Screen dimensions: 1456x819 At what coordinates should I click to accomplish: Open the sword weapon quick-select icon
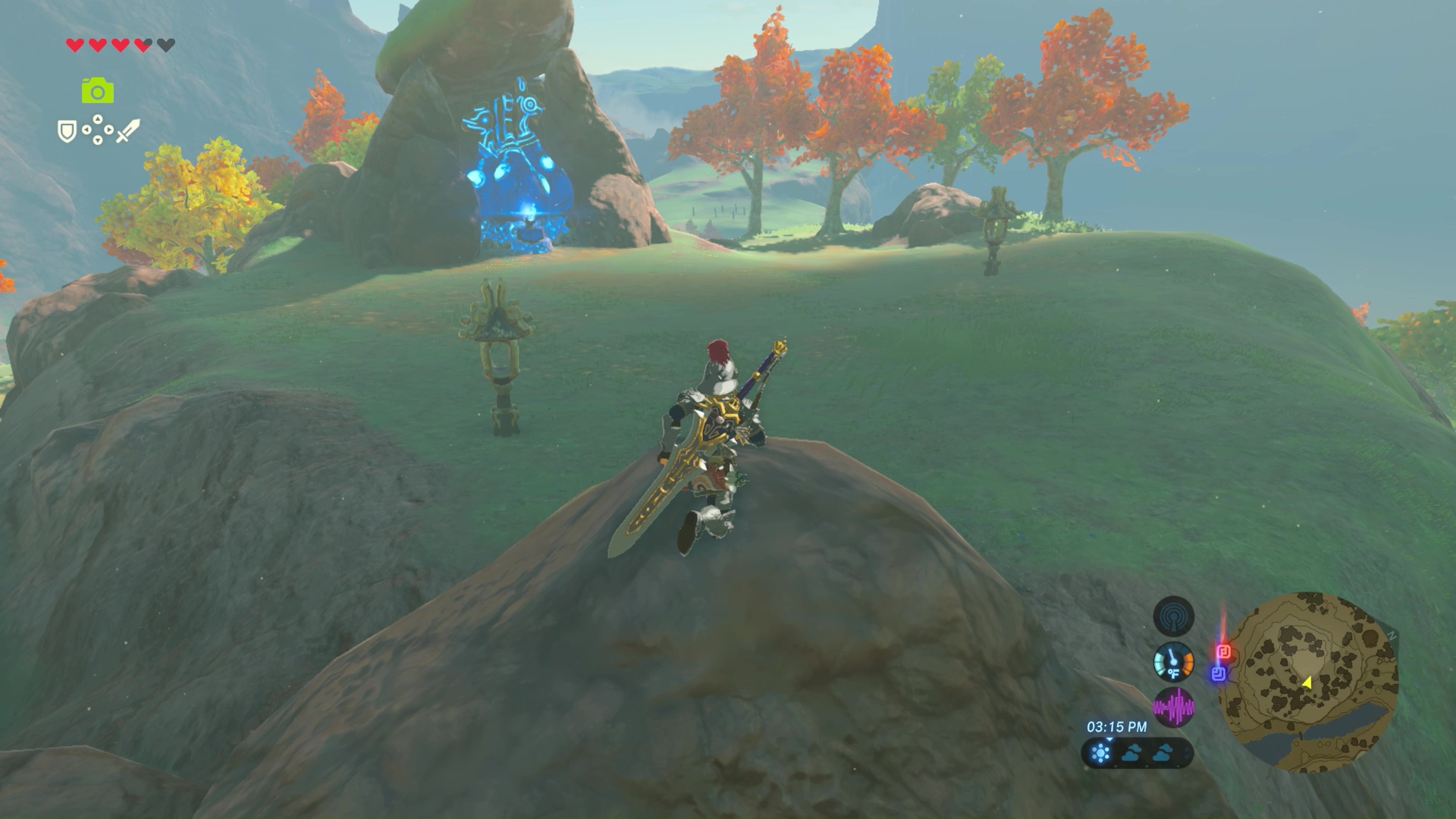128,130
